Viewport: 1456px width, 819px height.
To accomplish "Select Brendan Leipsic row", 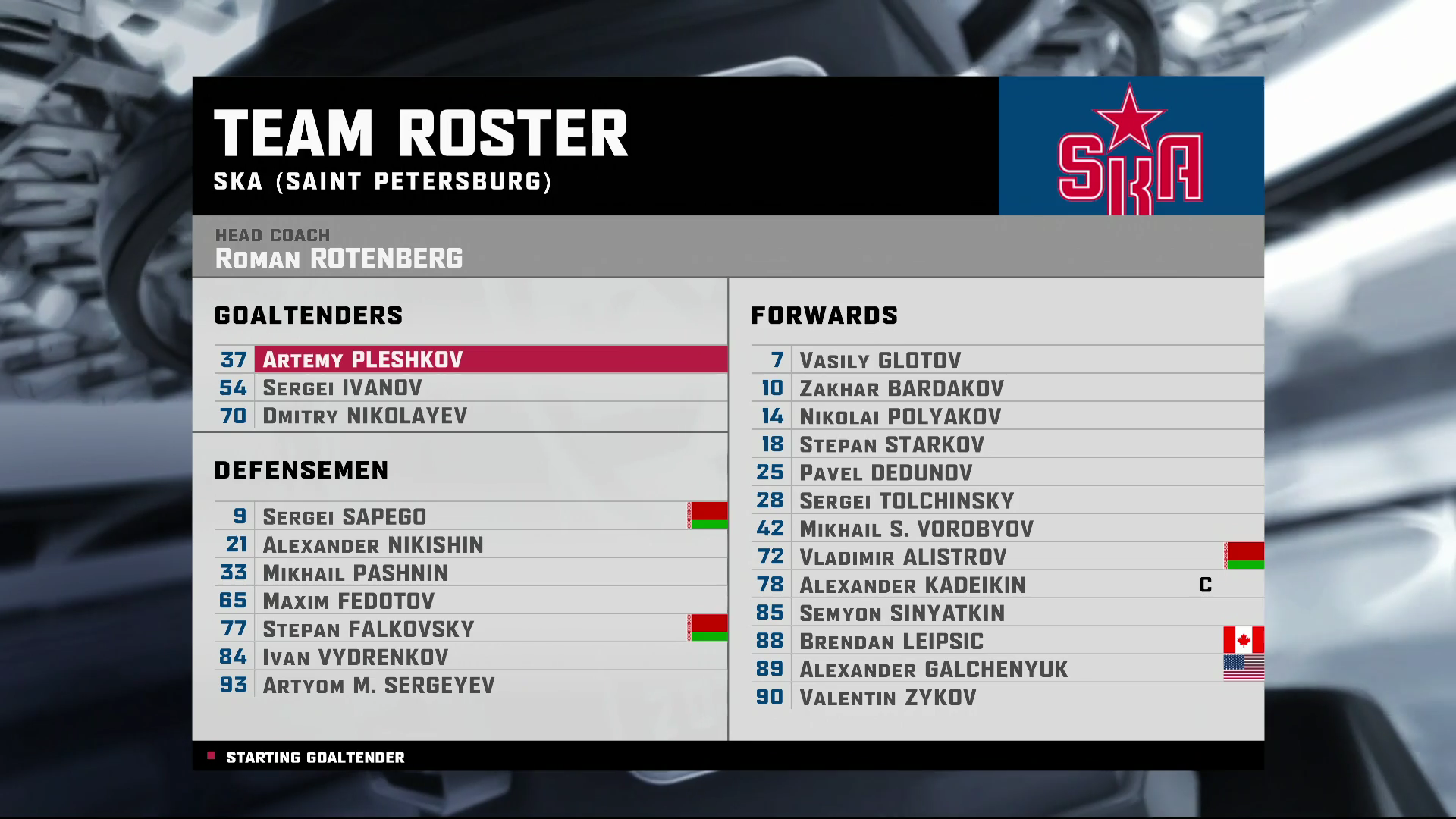I will pos(891,641).
